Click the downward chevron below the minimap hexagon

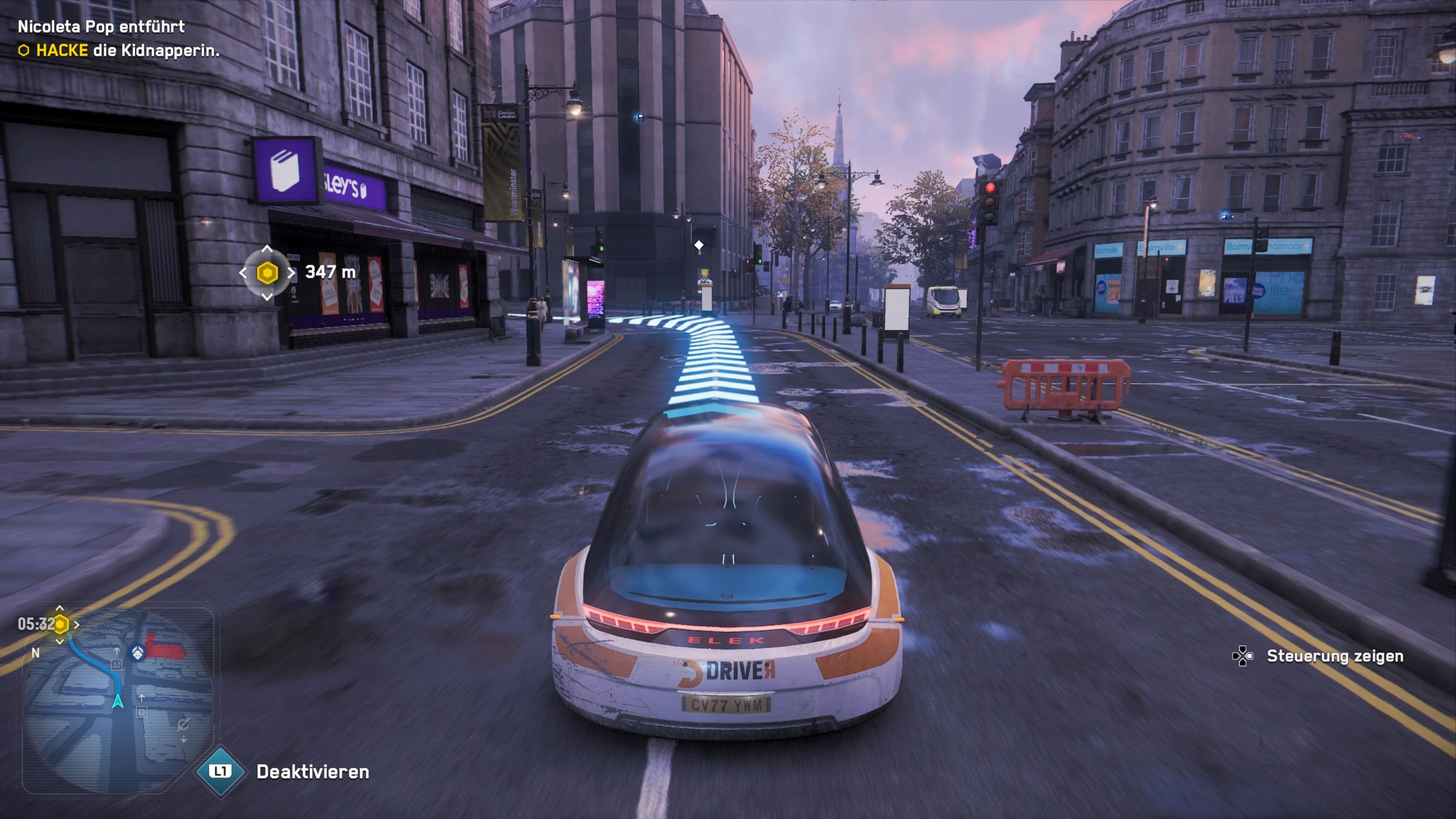pos(61,642)
